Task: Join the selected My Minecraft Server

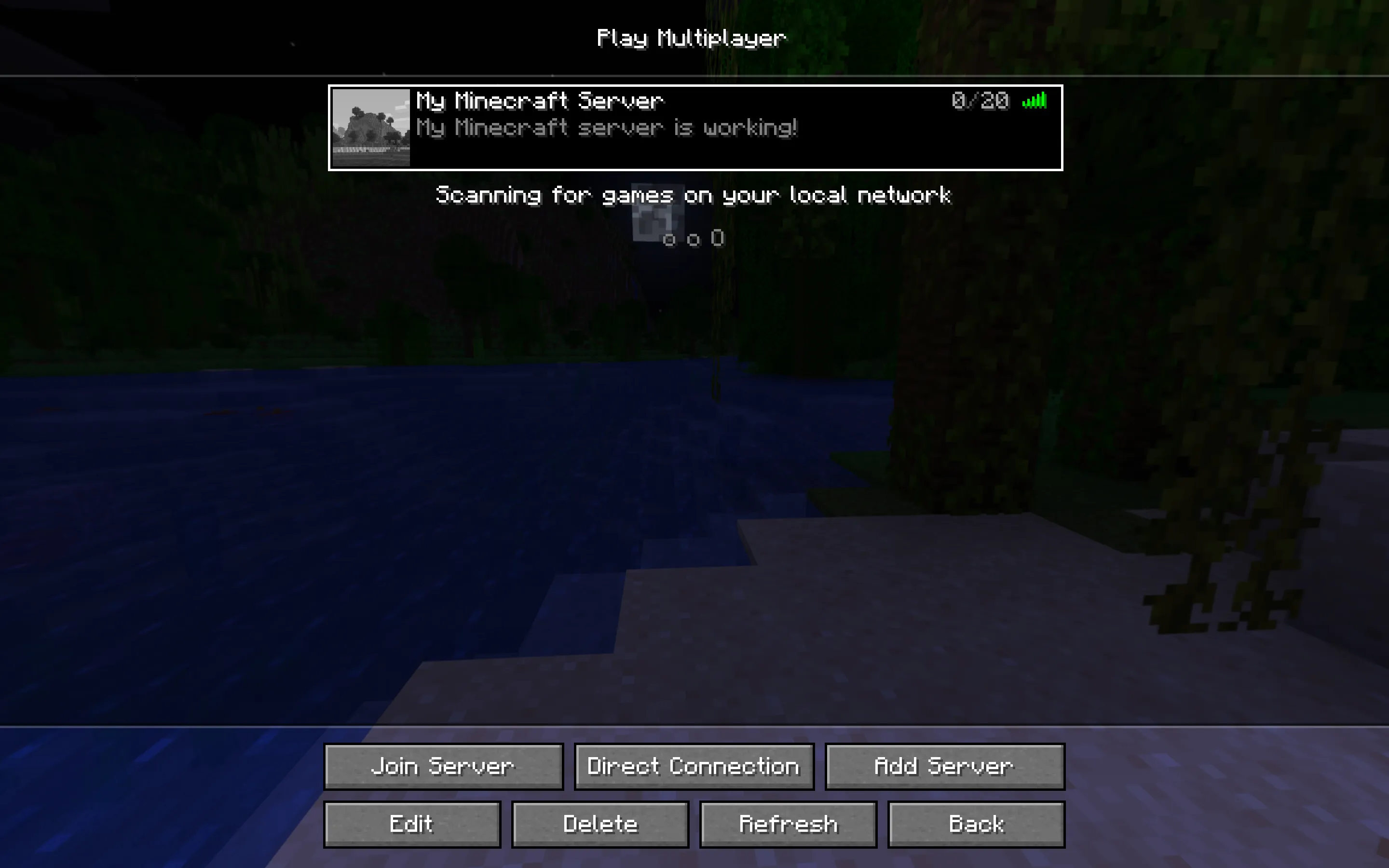Action: pyautogui.click(x=443, y=766)
